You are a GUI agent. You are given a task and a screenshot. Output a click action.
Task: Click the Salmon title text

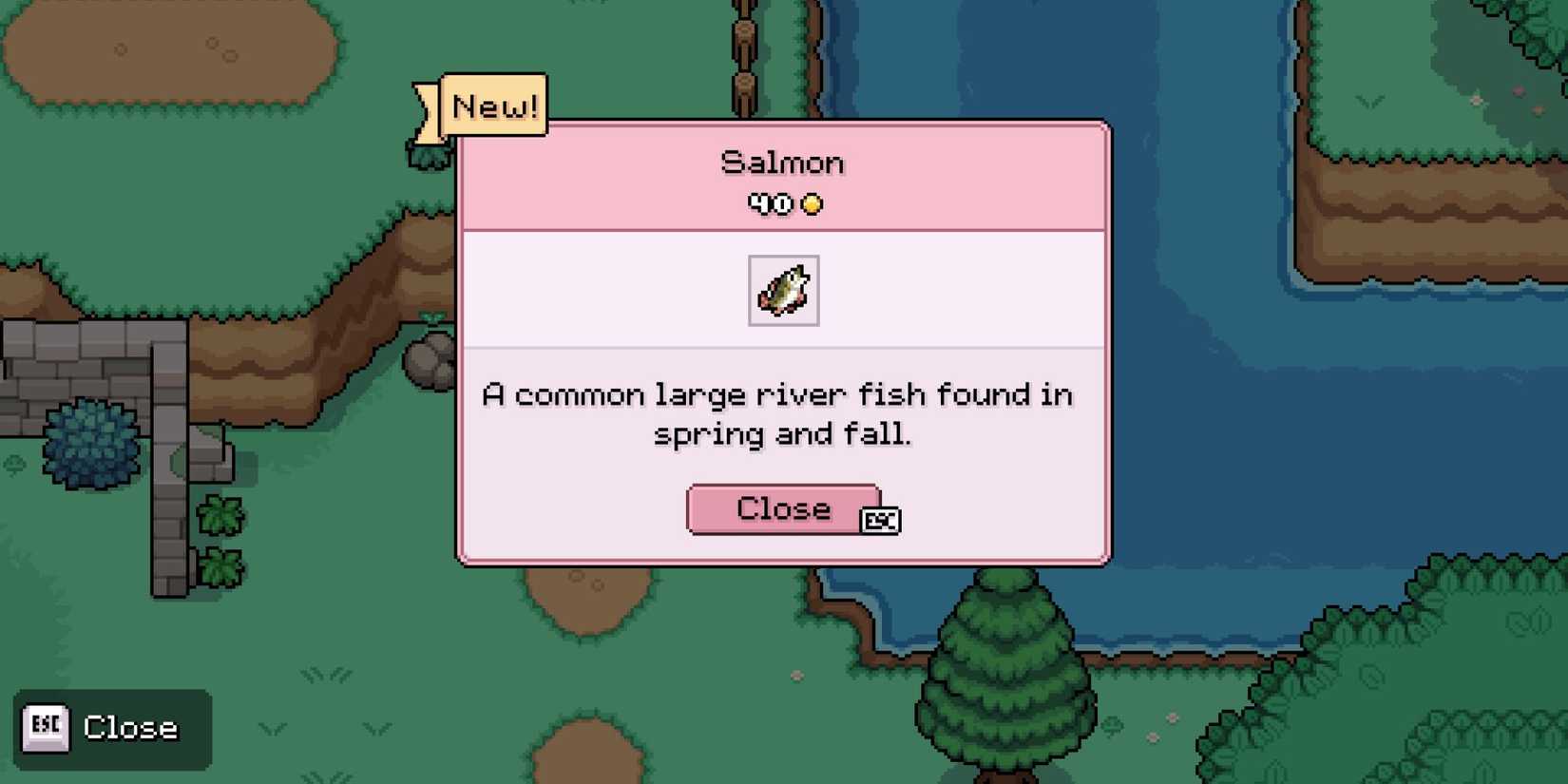[x=782, y=162]
